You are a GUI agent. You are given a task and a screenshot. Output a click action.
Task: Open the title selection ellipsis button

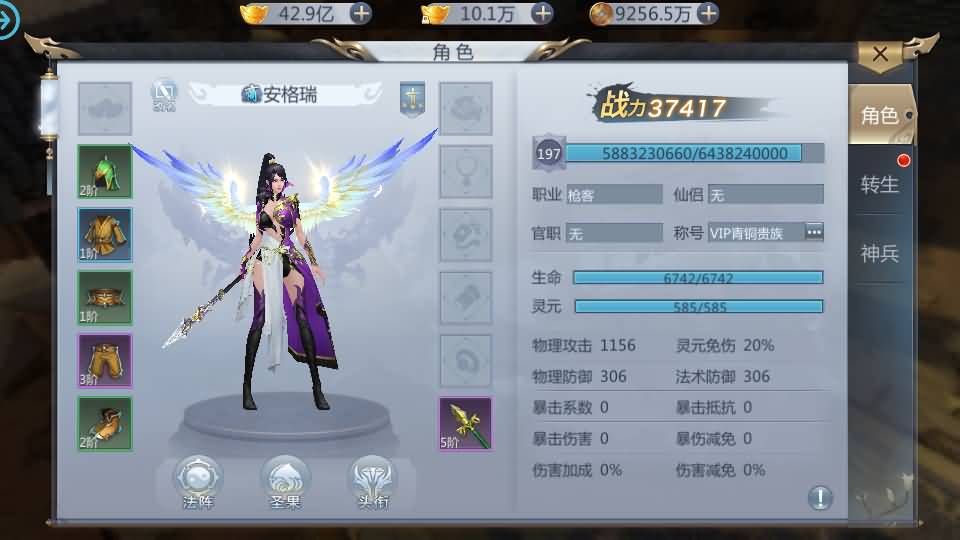coord(815,232)
